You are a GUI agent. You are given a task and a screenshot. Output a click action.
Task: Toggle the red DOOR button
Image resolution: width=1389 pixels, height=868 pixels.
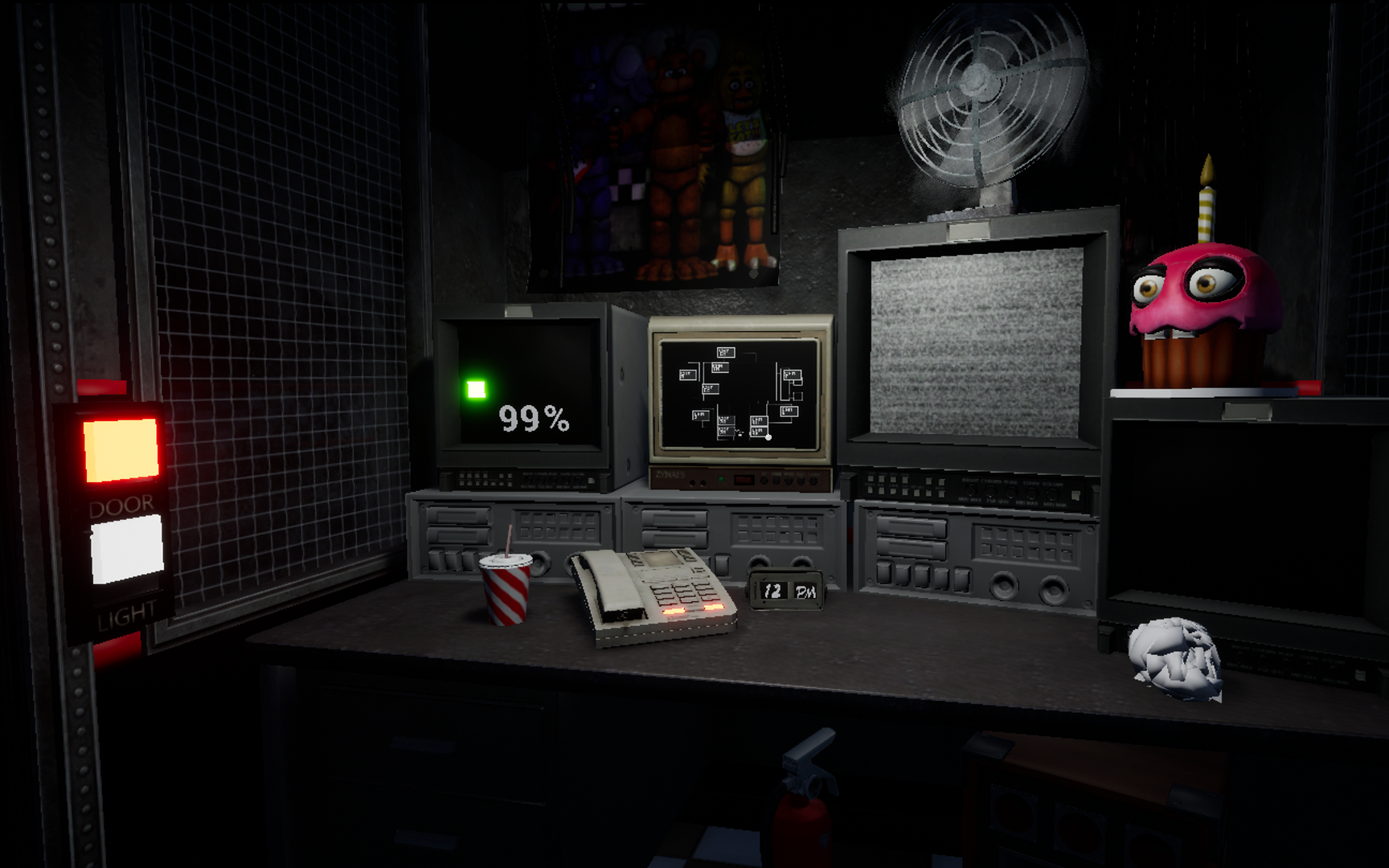click(121, 450)
